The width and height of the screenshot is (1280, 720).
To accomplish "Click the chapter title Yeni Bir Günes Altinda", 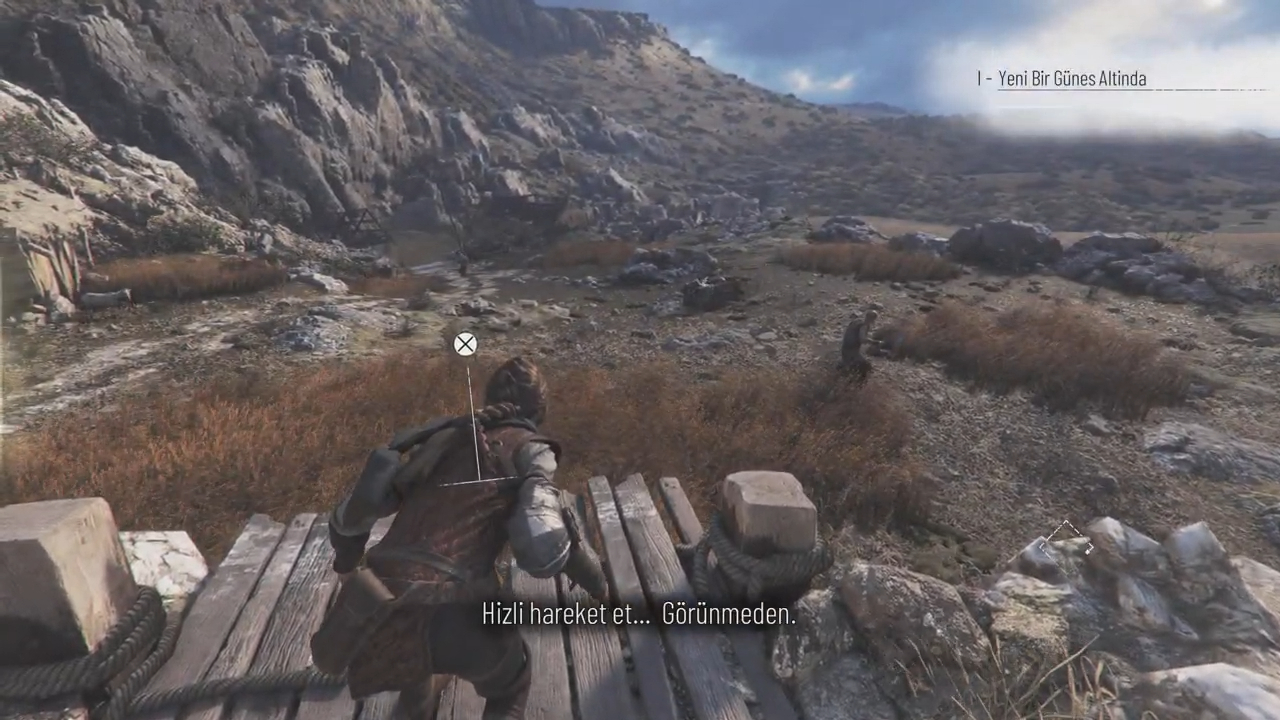I will (x=1071, y=79).
